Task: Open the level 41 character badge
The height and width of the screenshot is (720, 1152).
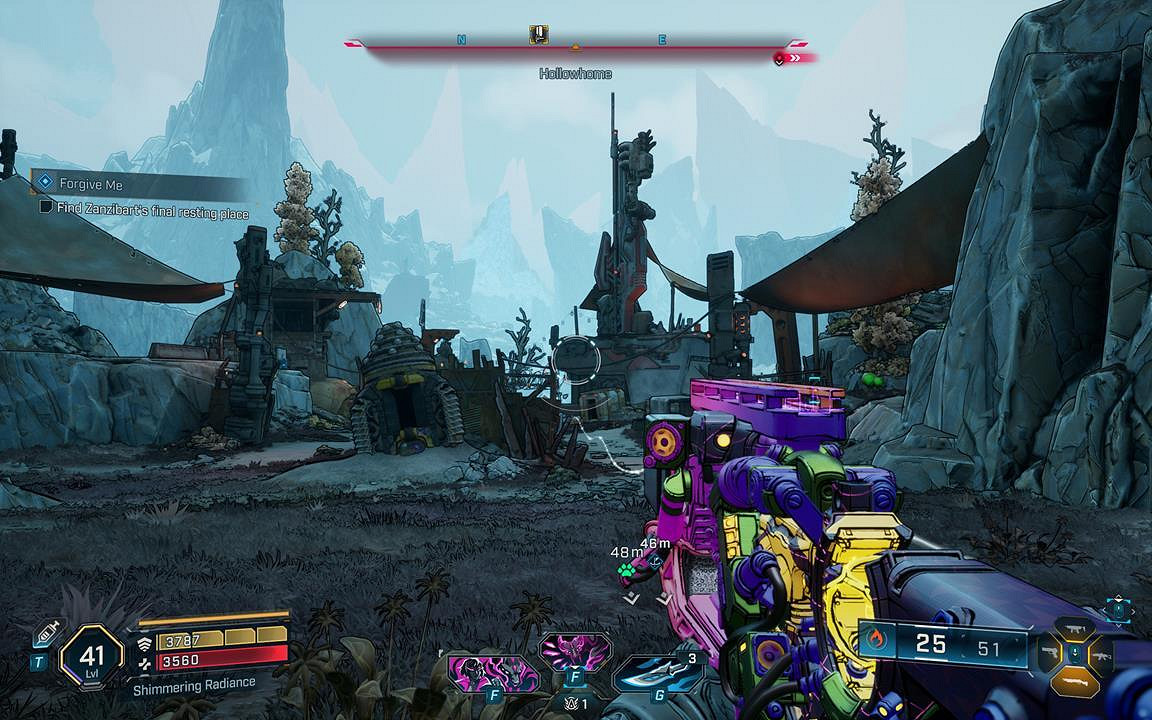Action: pyautogui.click(x=92, y=658)
